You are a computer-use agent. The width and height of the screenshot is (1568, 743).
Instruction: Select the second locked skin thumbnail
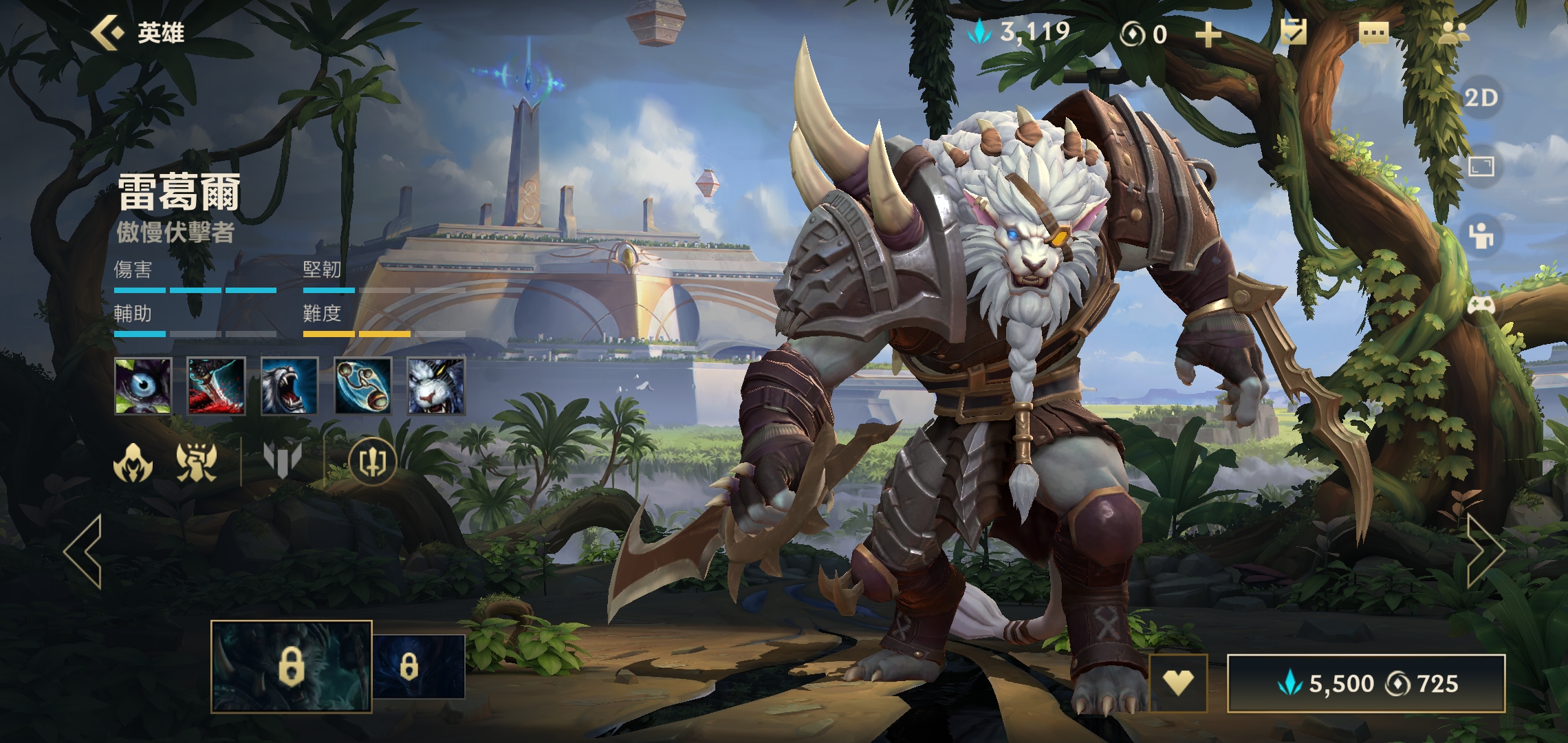[x=418, y=667]
